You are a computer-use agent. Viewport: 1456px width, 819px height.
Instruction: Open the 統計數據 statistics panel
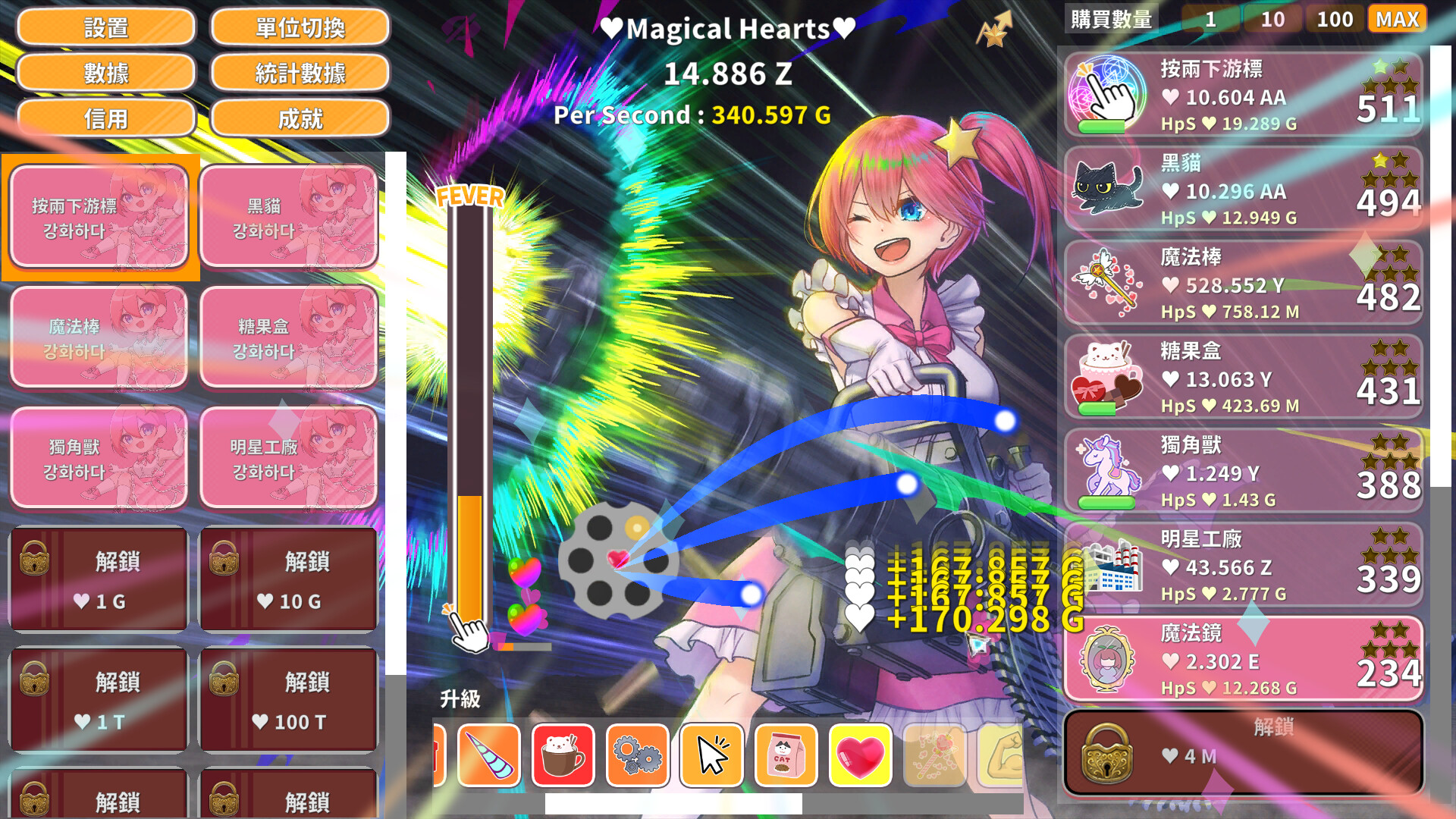point(300,73)
